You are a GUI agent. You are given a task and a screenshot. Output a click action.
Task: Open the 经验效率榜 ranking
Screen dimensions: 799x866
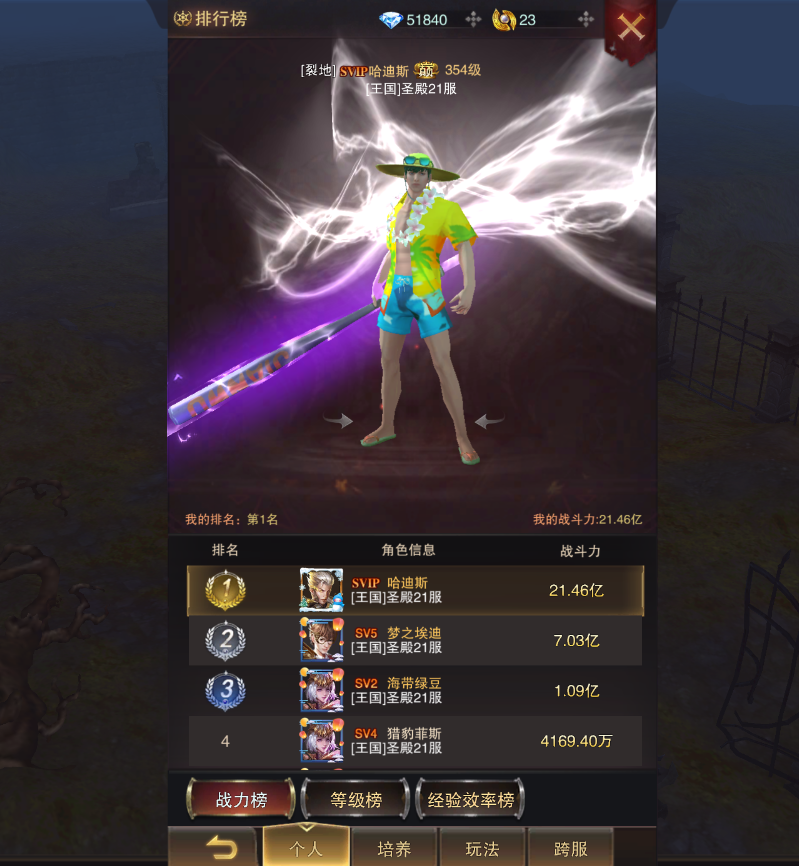470,799
